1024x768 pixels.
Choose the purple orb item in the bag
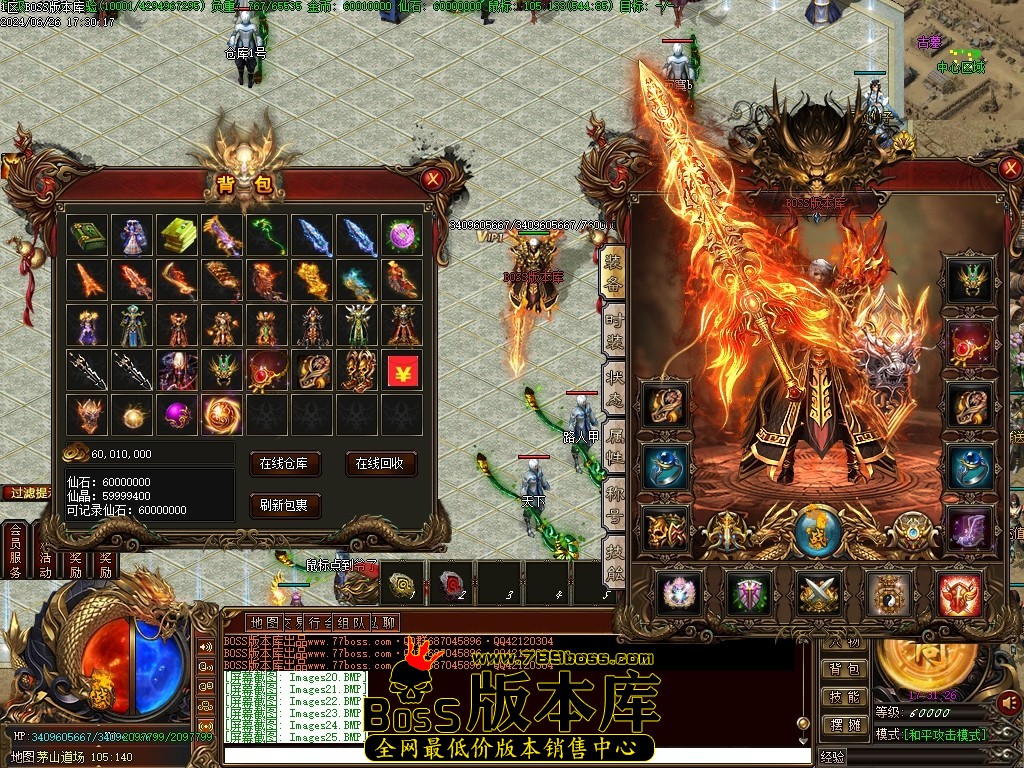(x=177, y=413)
